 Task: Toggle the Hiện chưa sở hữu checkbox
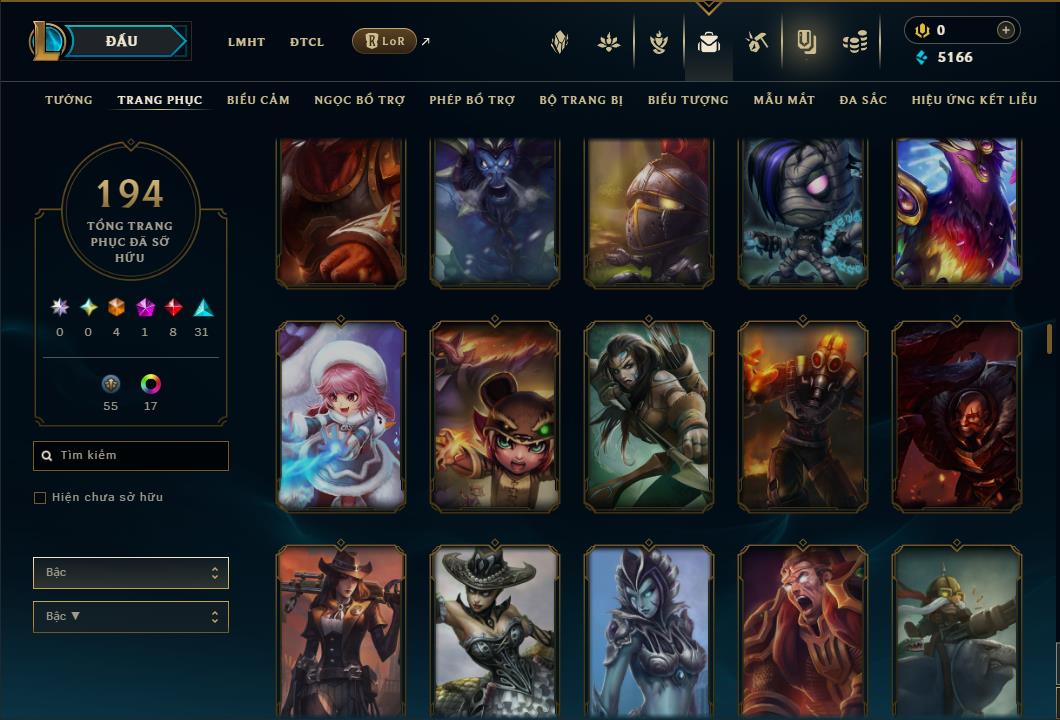click(x=40, y=498)
